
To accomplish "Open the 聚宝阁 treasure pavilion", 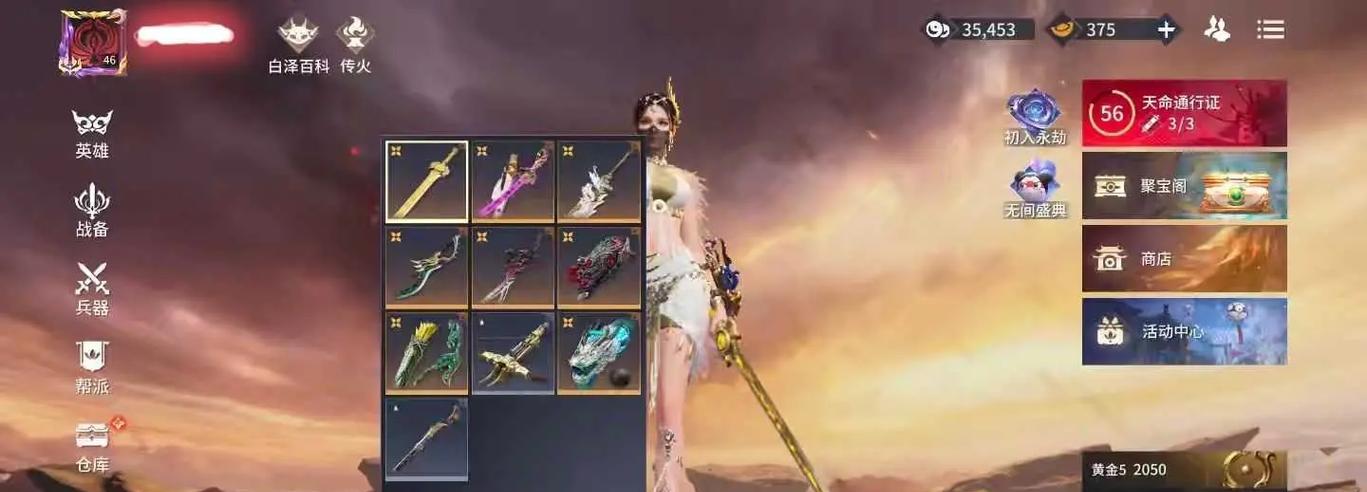I will (x=1184, y=185).
